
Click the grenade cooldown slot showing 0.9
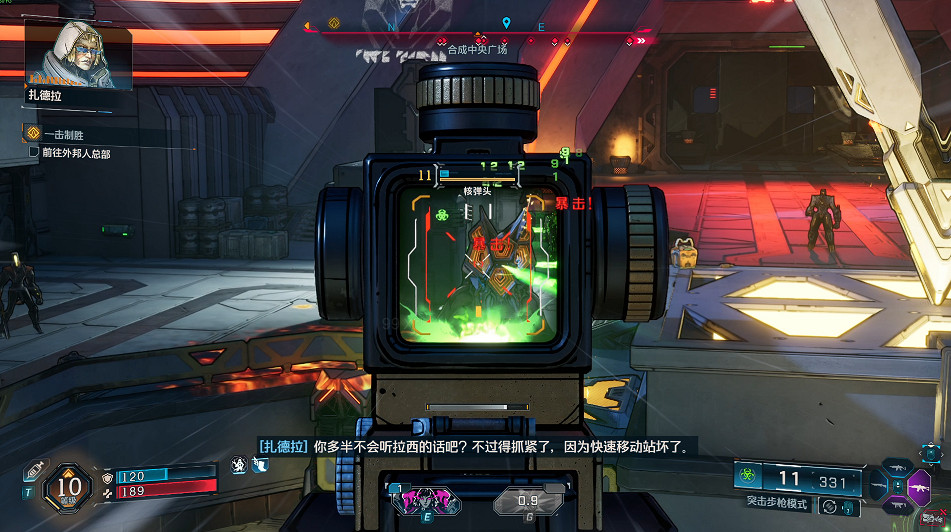tap(528, 501)
